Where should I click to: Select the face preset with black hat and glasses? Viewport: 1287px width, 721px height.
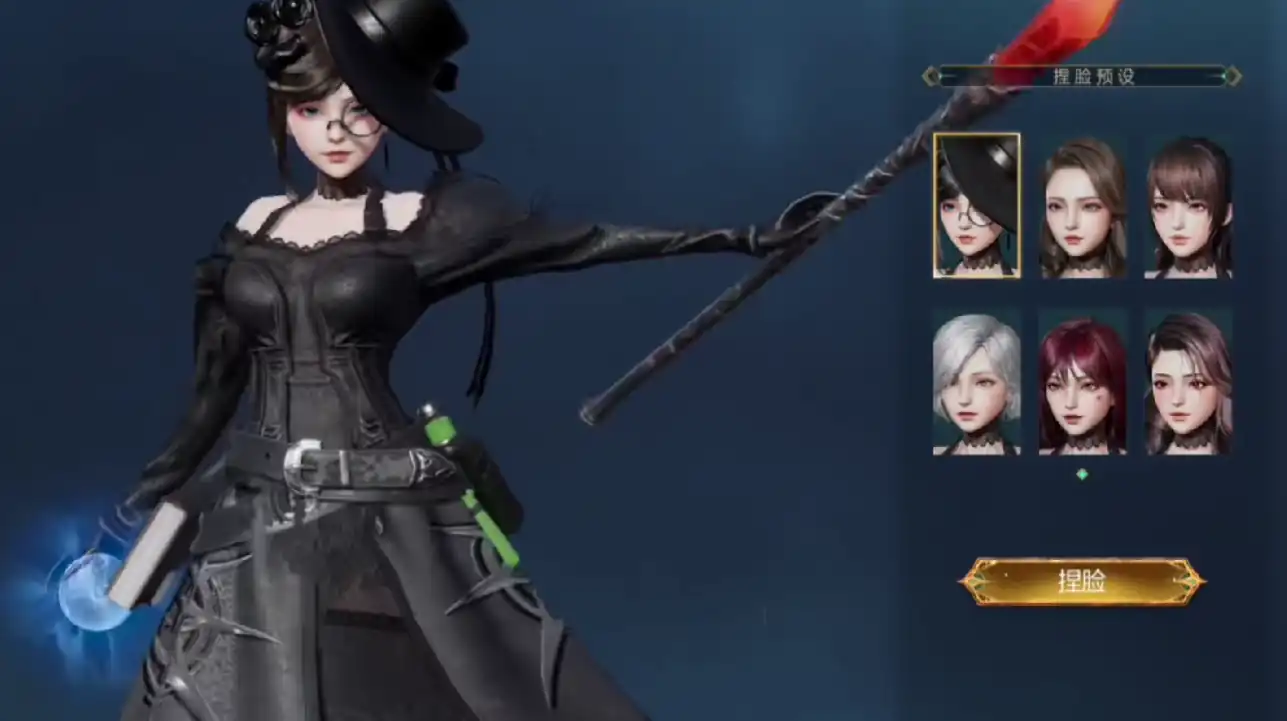point(977,205)
